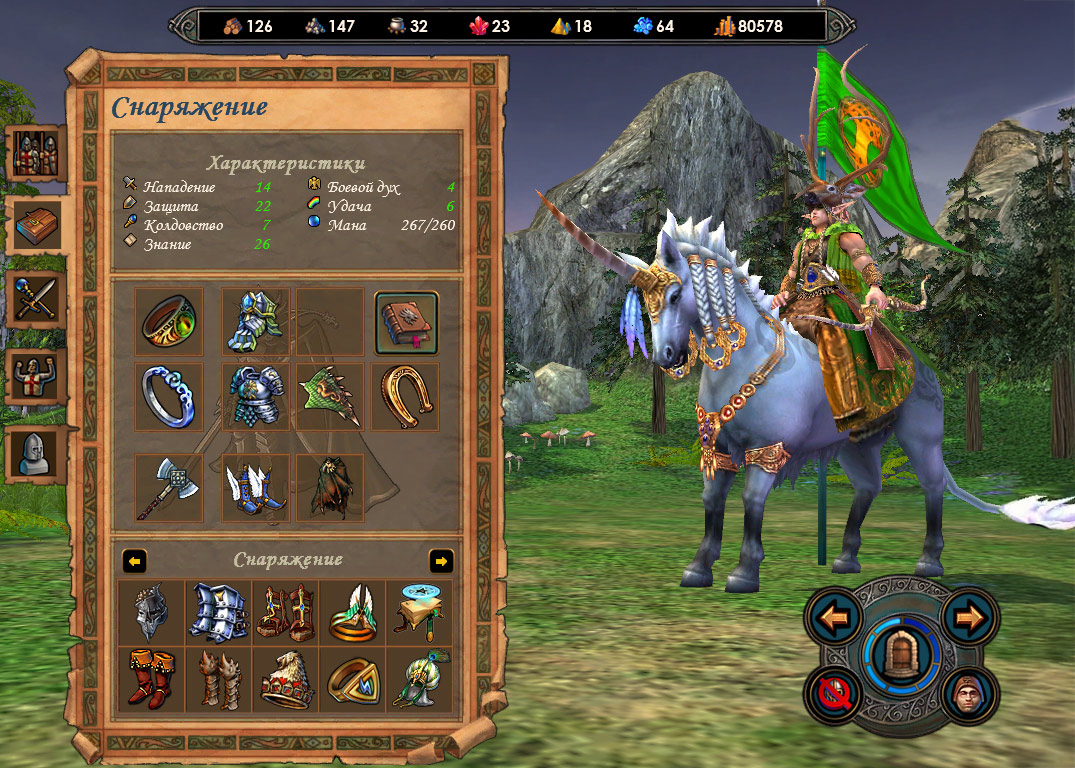The width and height of the screenshot is (1075, 768).
Task: Select the flexing knight tab
Action: click(x=38, y=376)
